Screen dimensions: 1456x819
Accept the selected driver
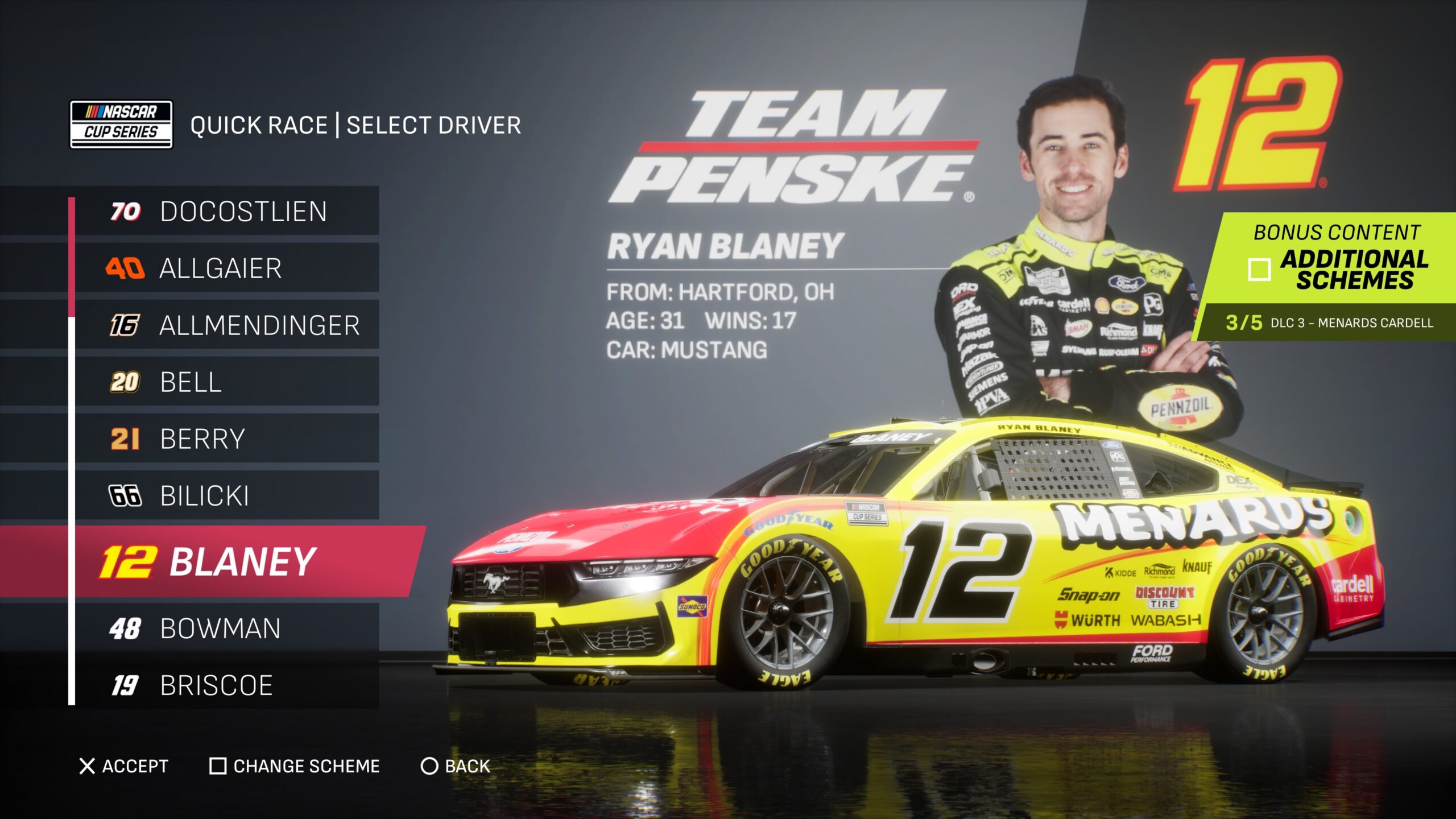coord(124,766)
